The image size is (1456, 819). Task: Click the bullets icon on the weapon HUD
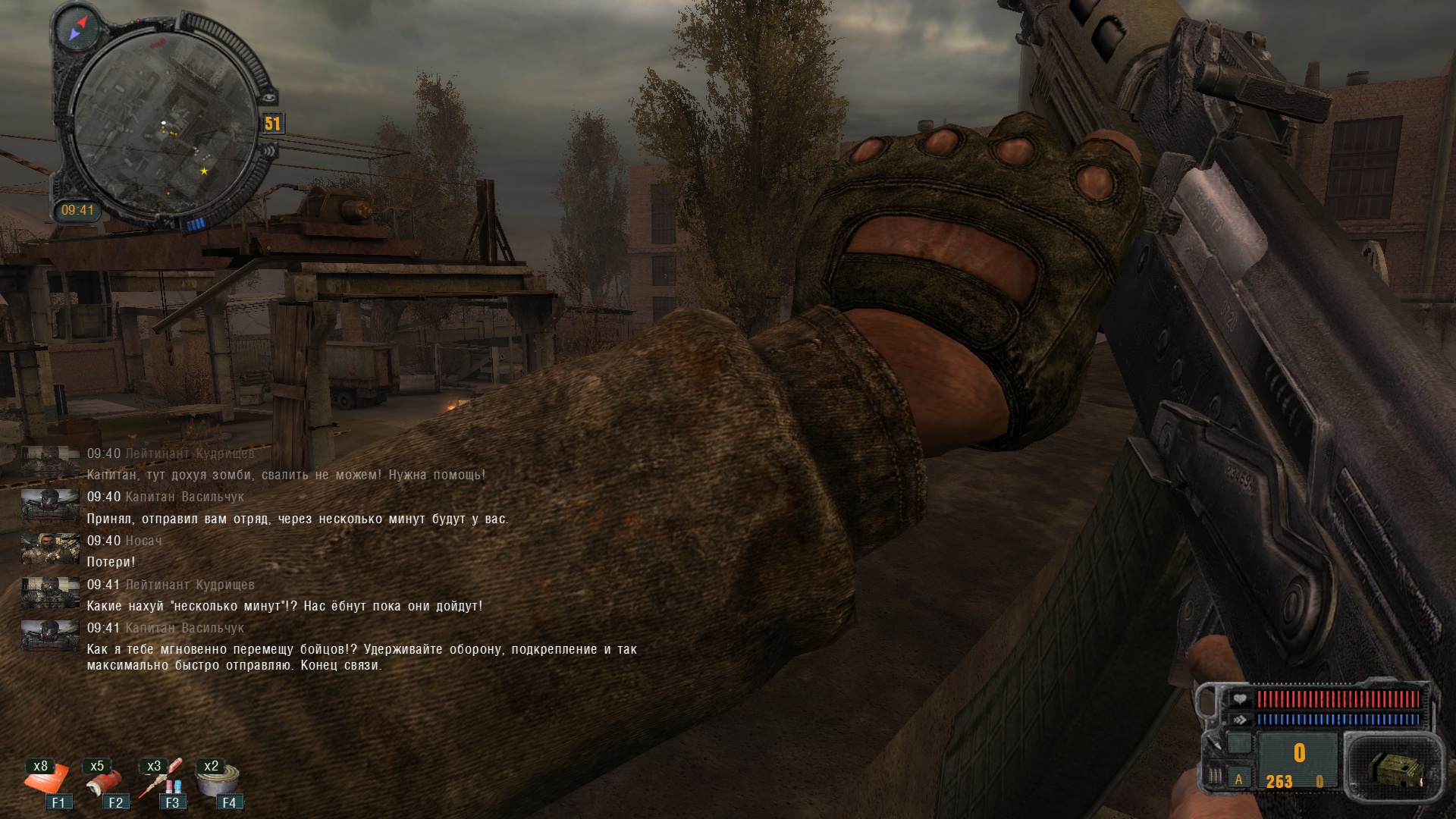tap(1215, 777)
